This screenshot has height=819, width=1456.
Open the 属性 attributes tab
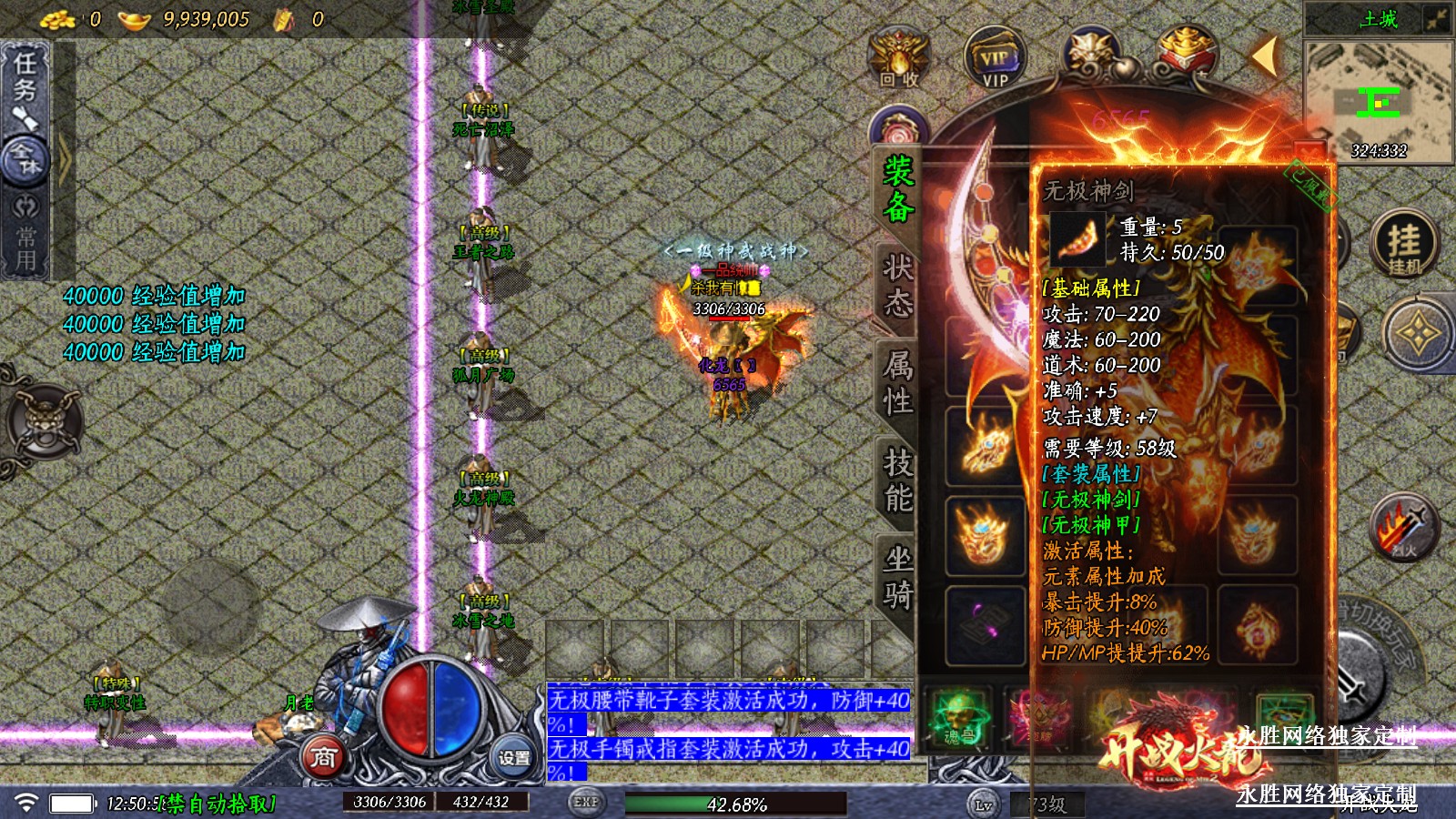(898, 383)
